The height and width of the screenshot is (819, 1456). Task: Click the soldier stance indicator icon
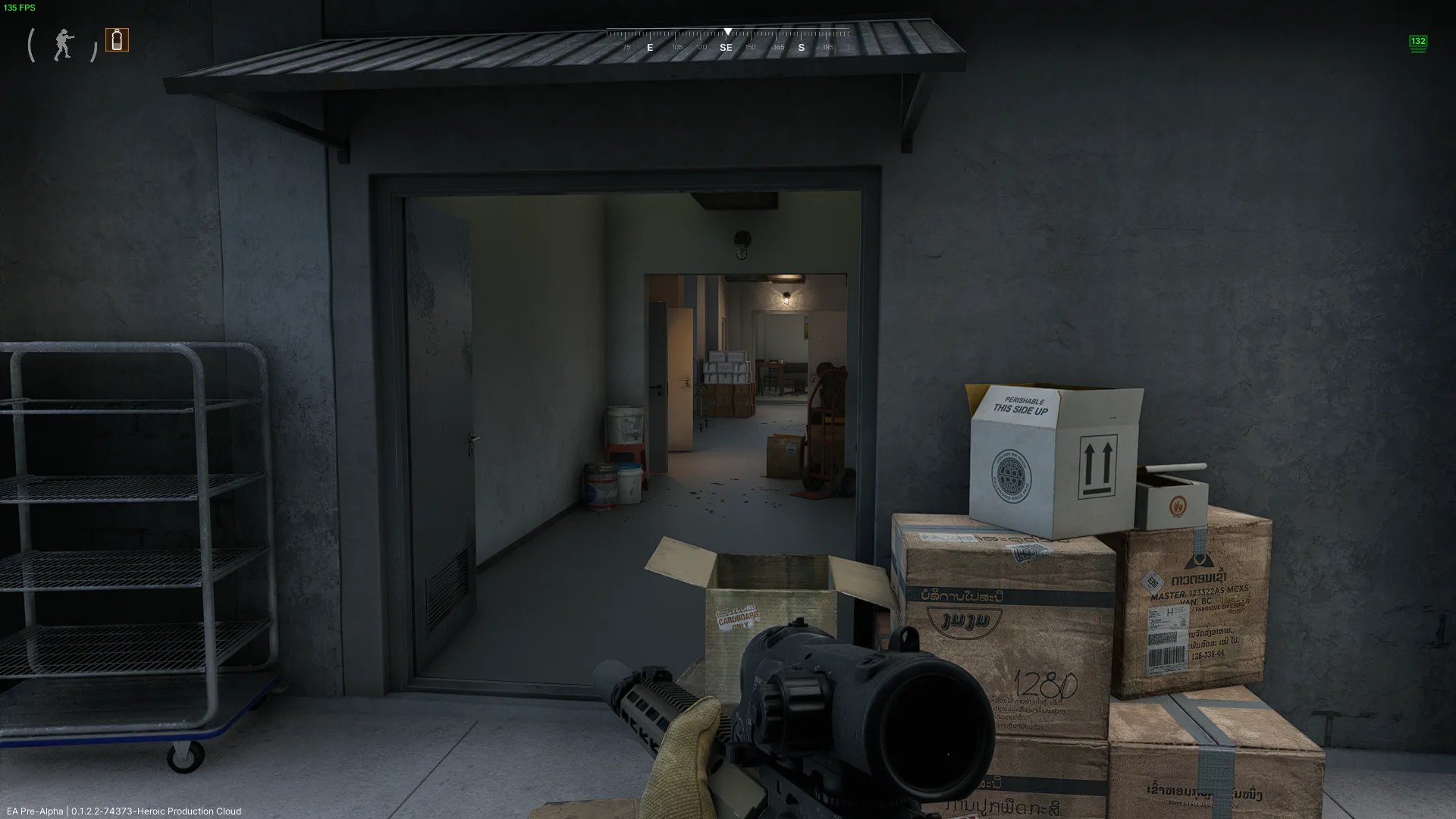point(64,45)
